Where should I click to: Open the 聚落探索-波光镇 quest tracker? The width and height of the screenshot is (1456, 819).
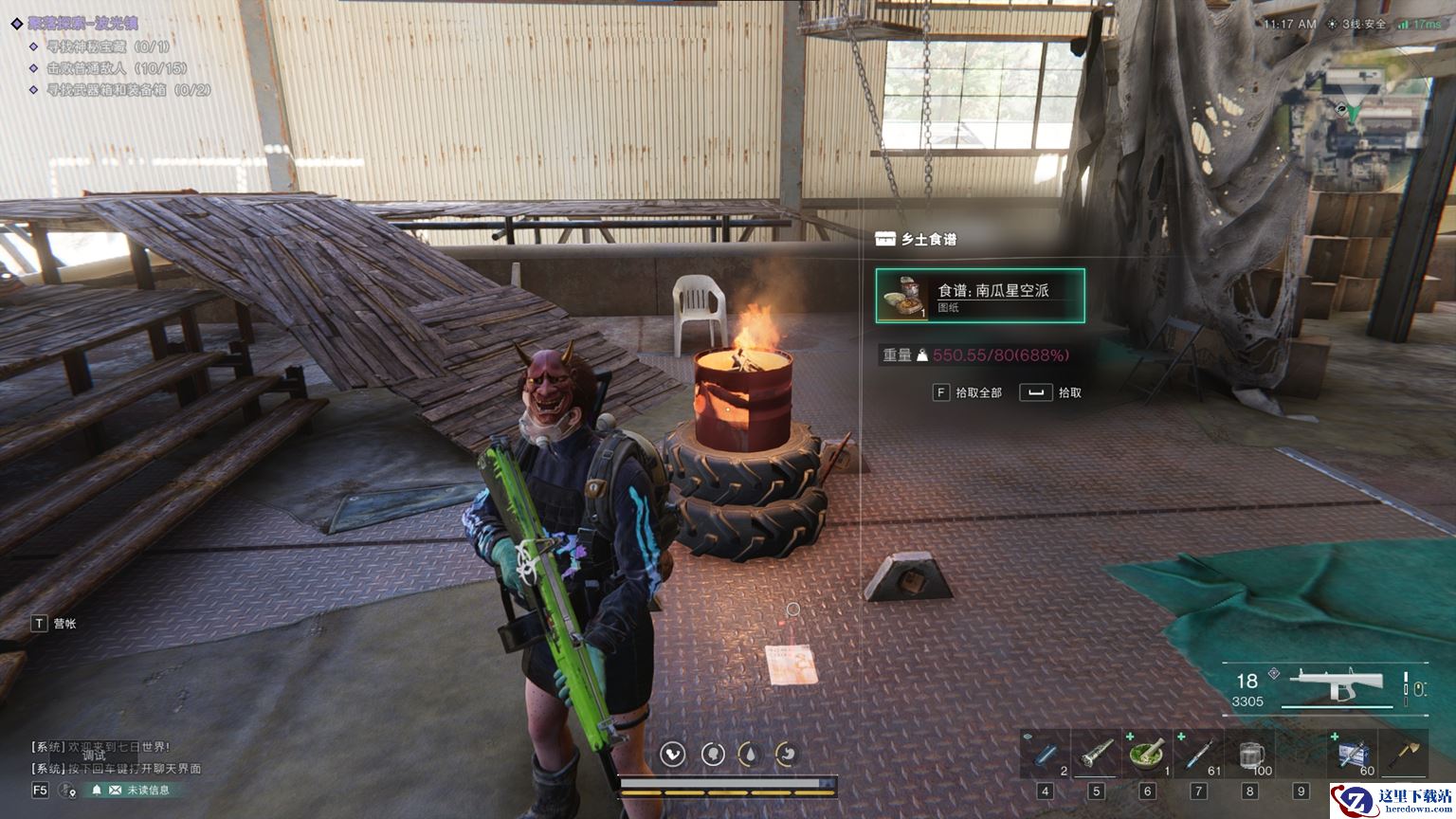coord(82,23)
